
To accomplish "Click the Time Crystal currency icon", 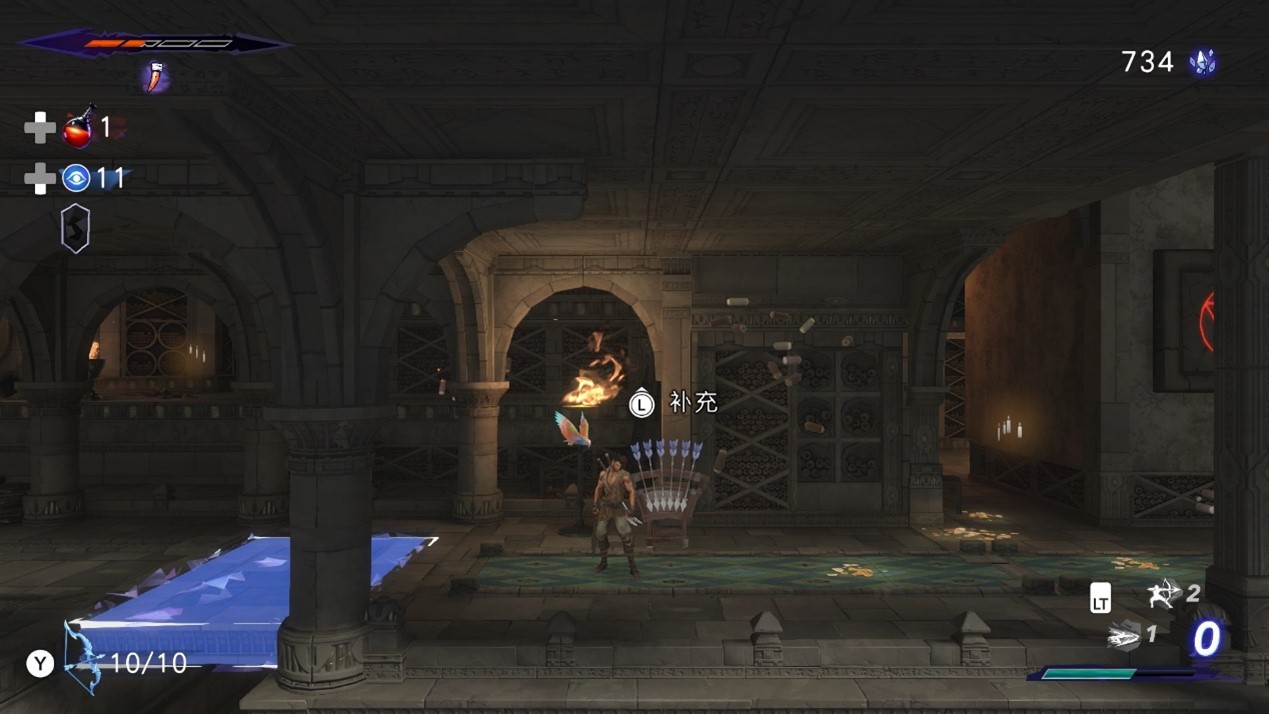I will click(1202, 63).
